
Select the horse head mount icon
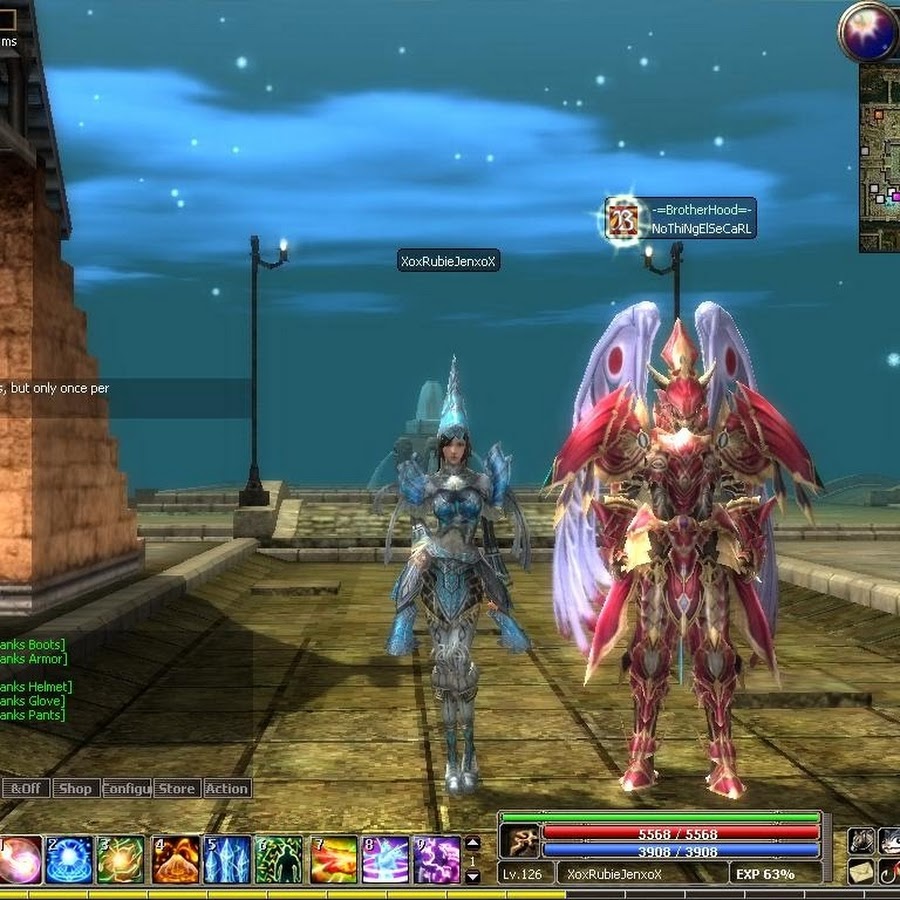click(x=861, y=840)
